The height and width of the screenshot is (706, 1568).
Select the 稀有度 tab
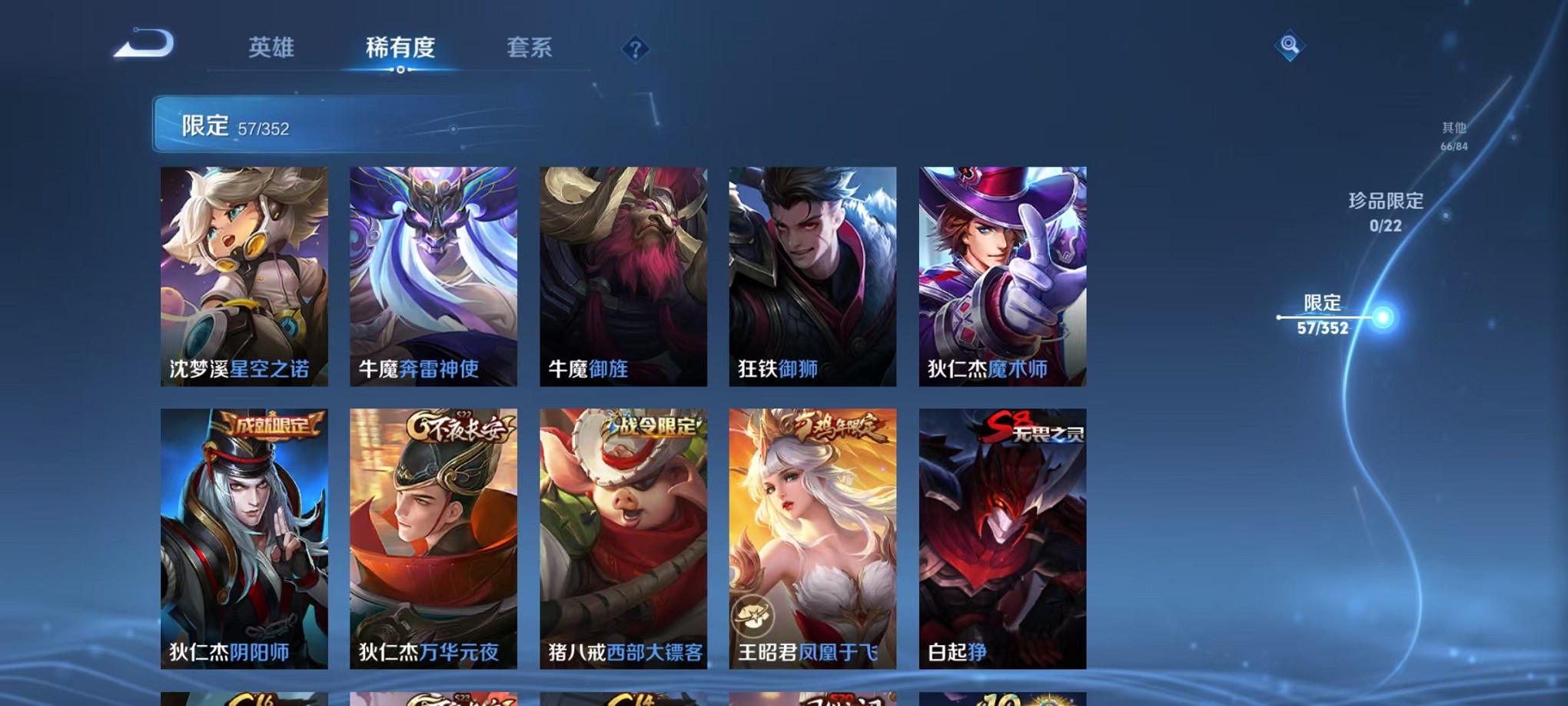pos(400,48)
